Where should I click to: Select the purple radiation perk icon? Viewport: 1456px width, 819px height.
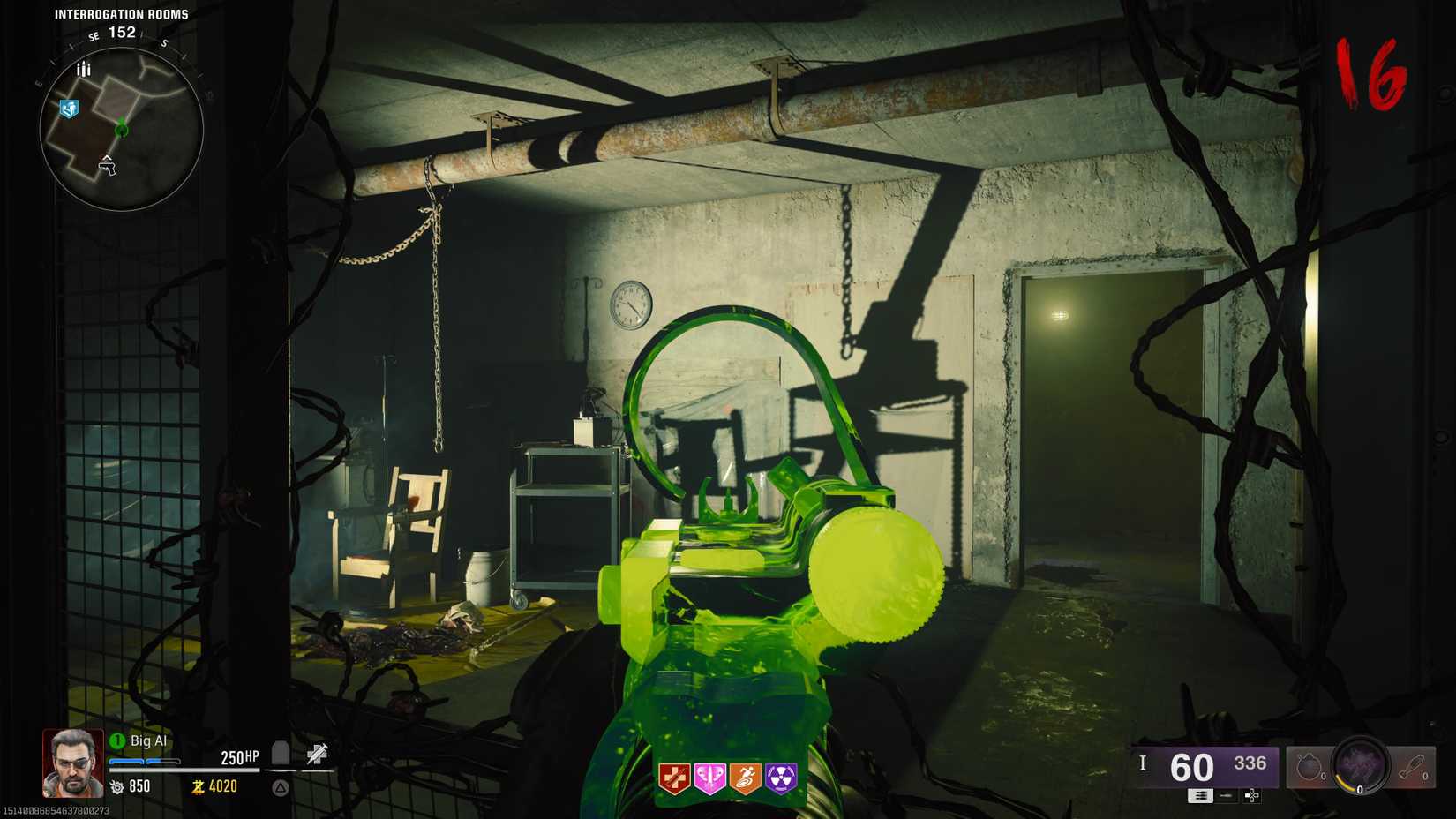[780, 778]
